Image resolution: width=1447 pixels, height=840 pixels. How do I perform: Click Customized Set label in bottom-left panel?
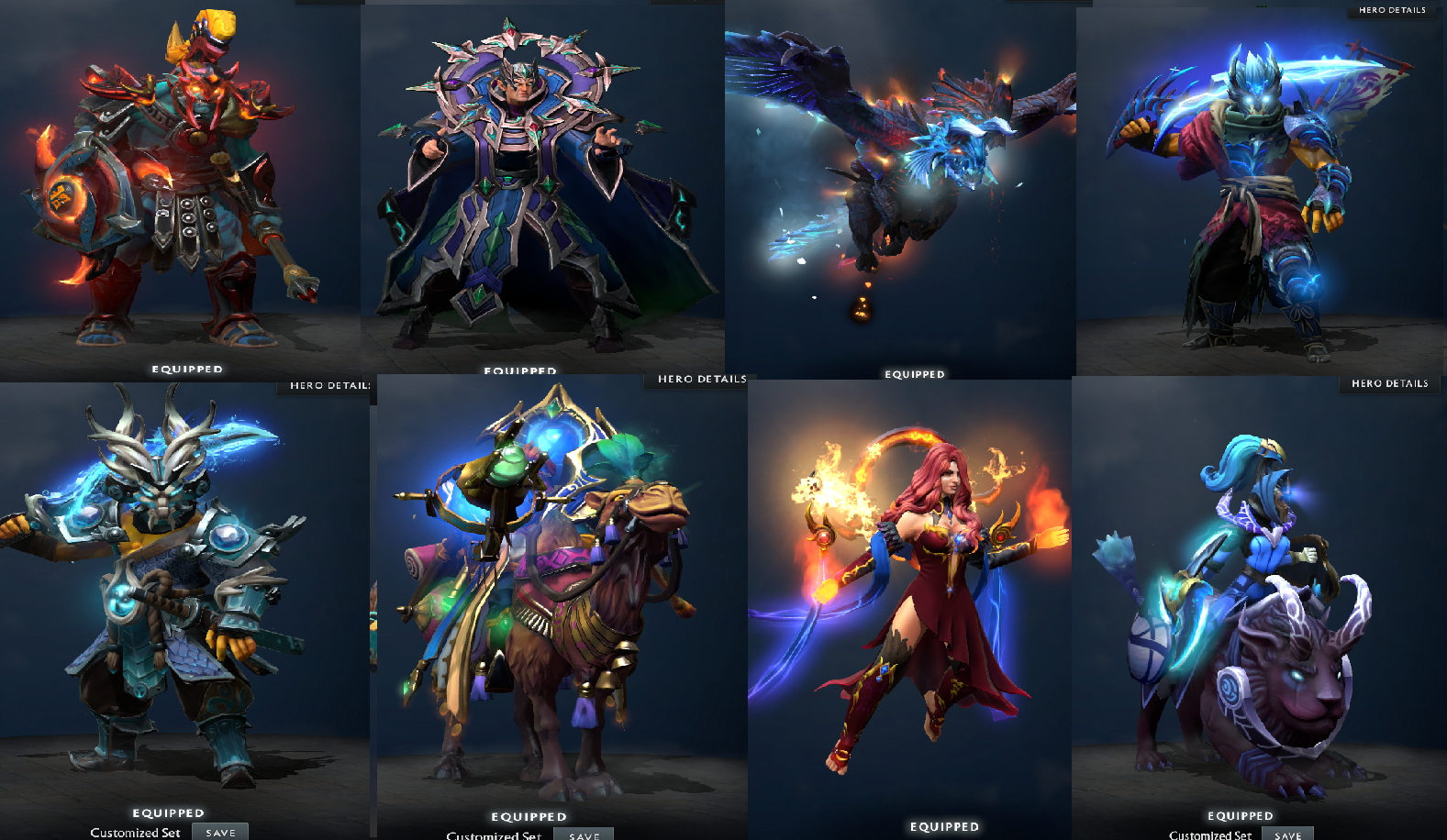pos(136,833)
